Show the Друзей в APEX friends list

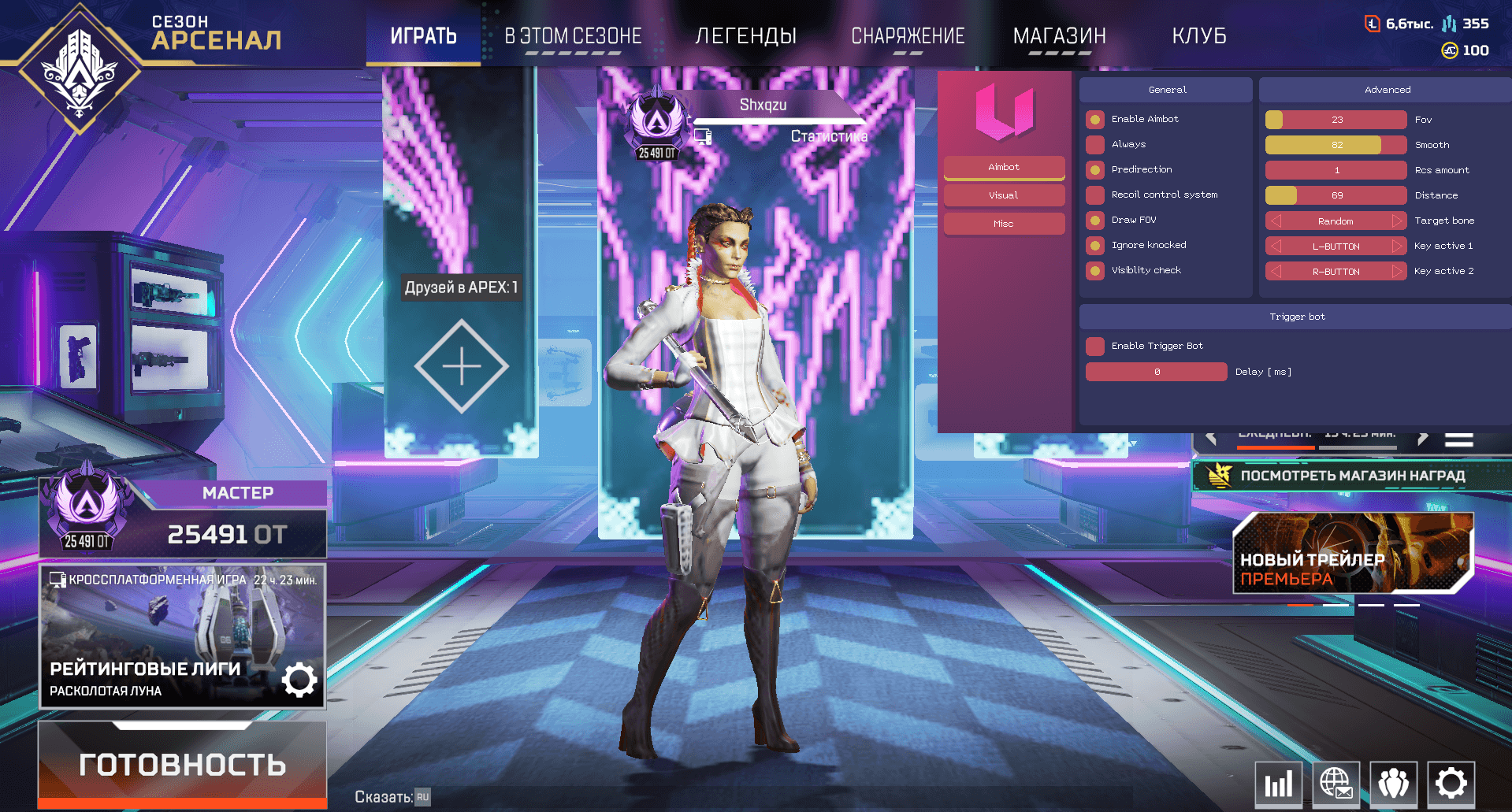(461, 287)
